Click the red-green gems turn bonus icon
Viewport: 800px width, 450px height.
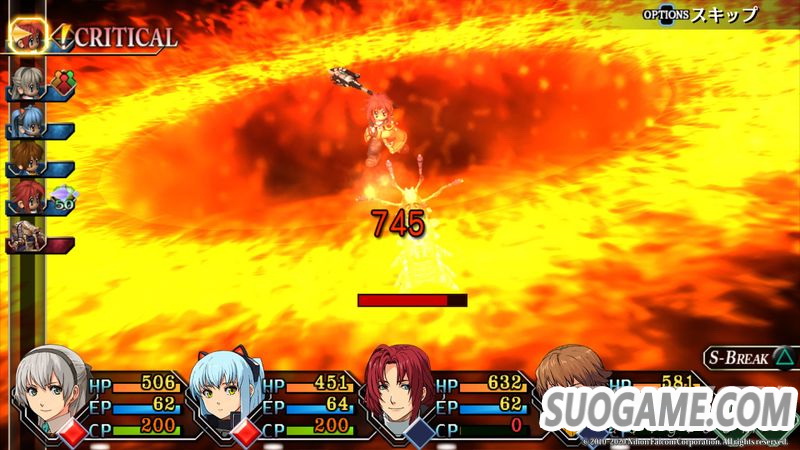pyautogui.click(x=65, y=82)
